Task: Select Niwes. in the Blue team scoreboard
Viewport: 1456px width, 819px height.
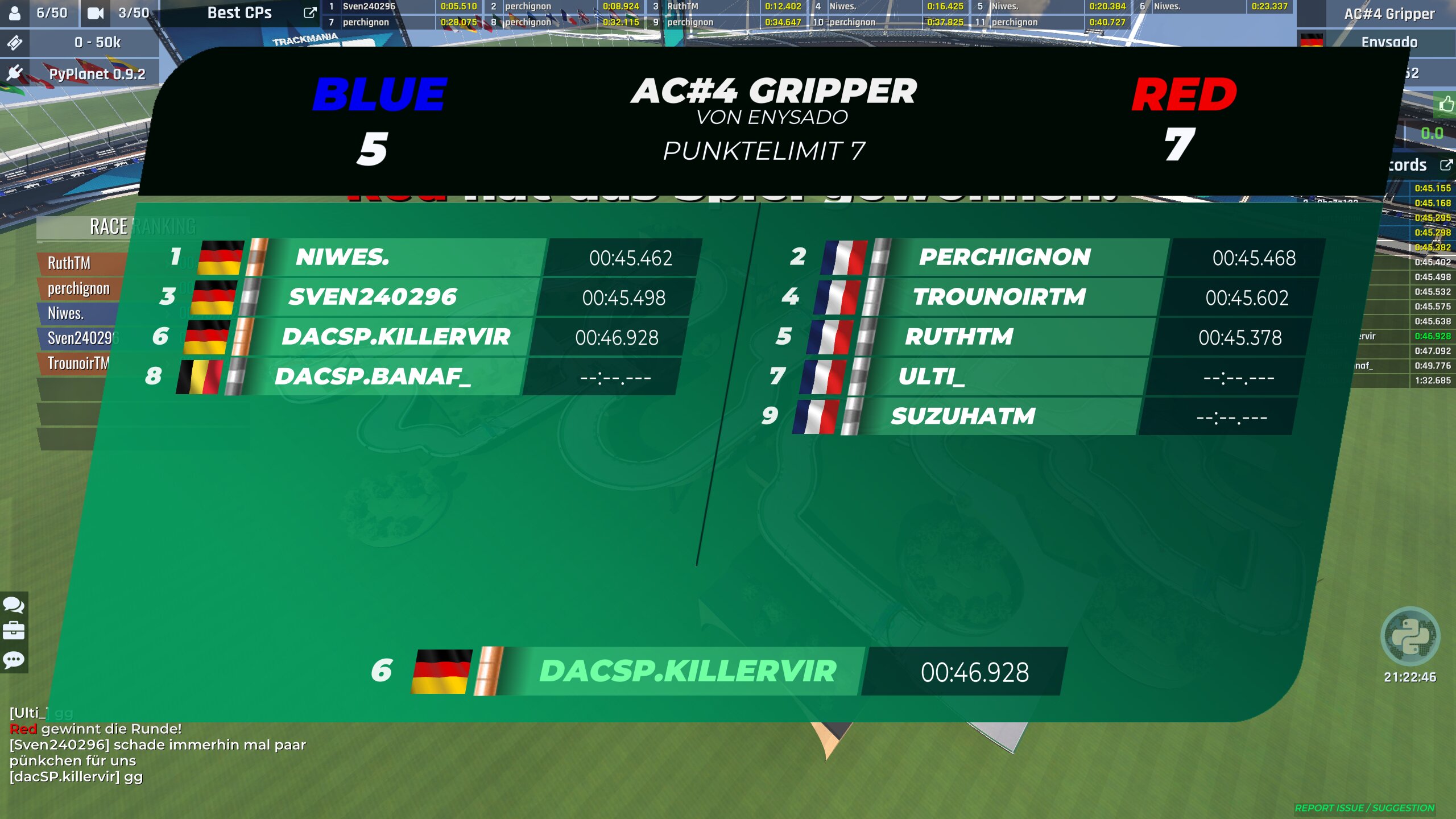Action: pyautogui.click(x=342, y=257)
